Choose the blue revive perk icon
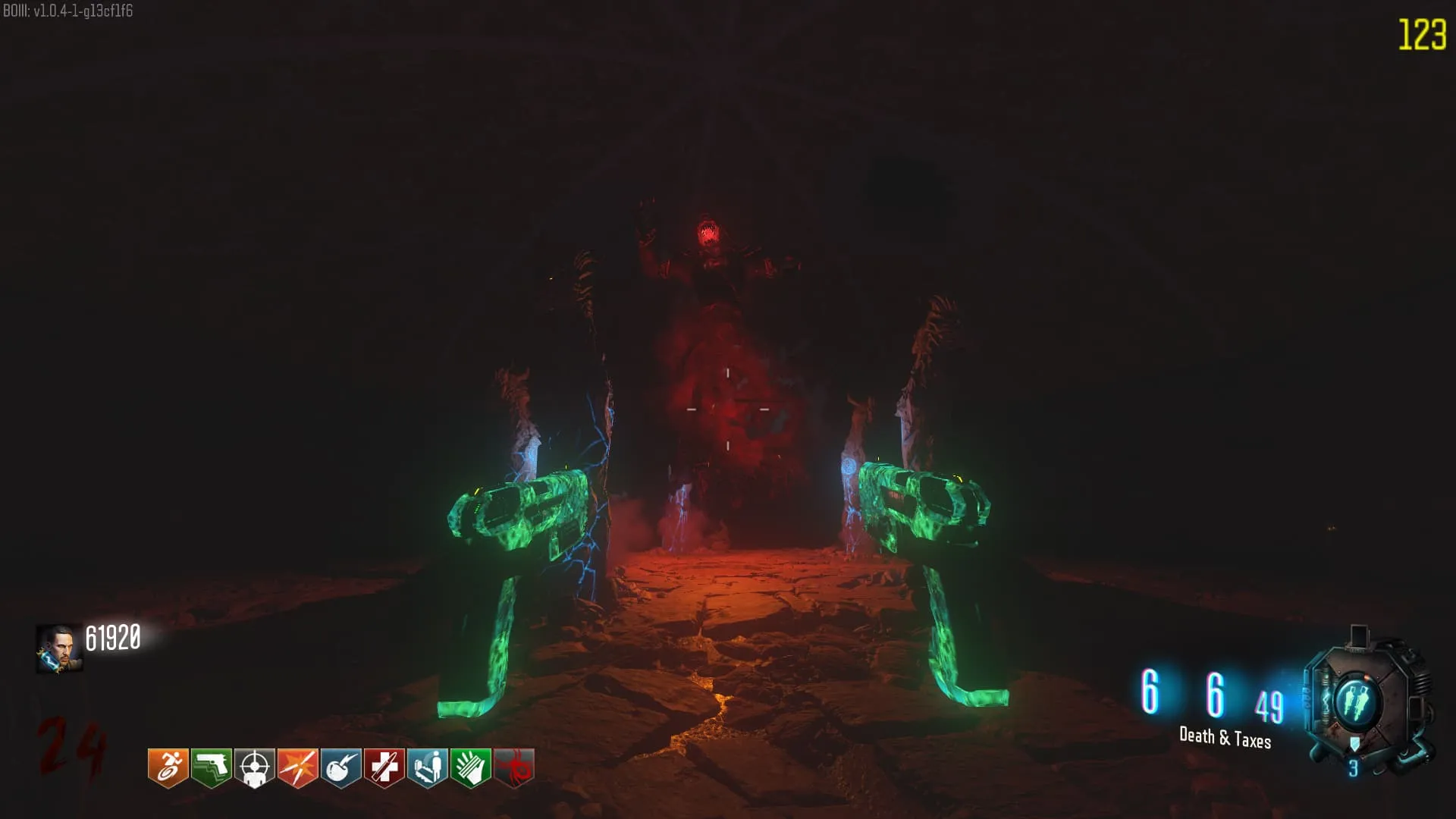Viewport: 1456px width, 819px height. pyautogui.click(x=427, y=768)
